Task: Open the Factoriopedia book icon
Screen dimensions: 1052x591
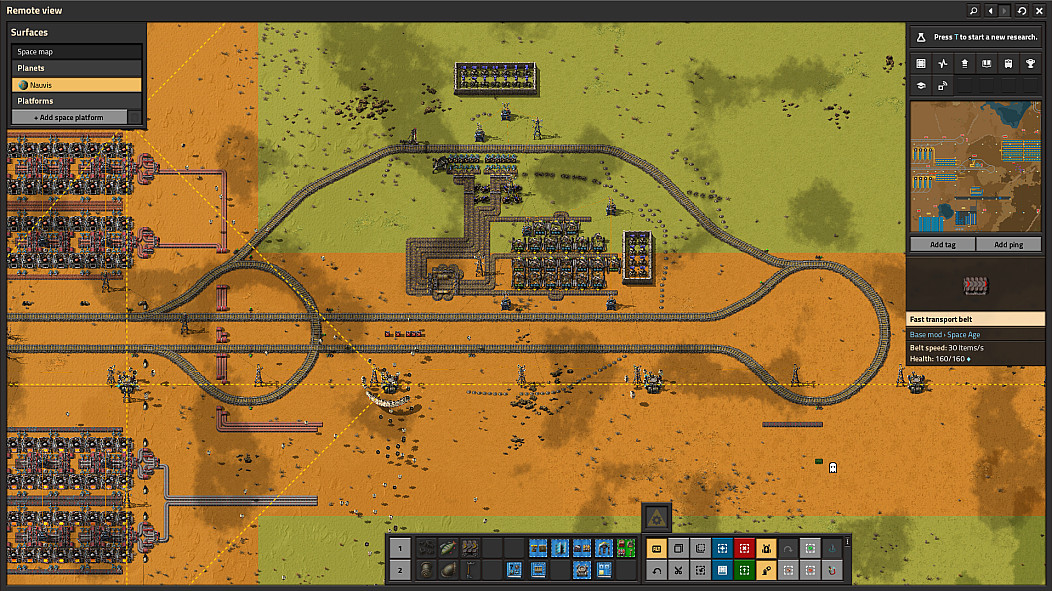Action: 986,63
